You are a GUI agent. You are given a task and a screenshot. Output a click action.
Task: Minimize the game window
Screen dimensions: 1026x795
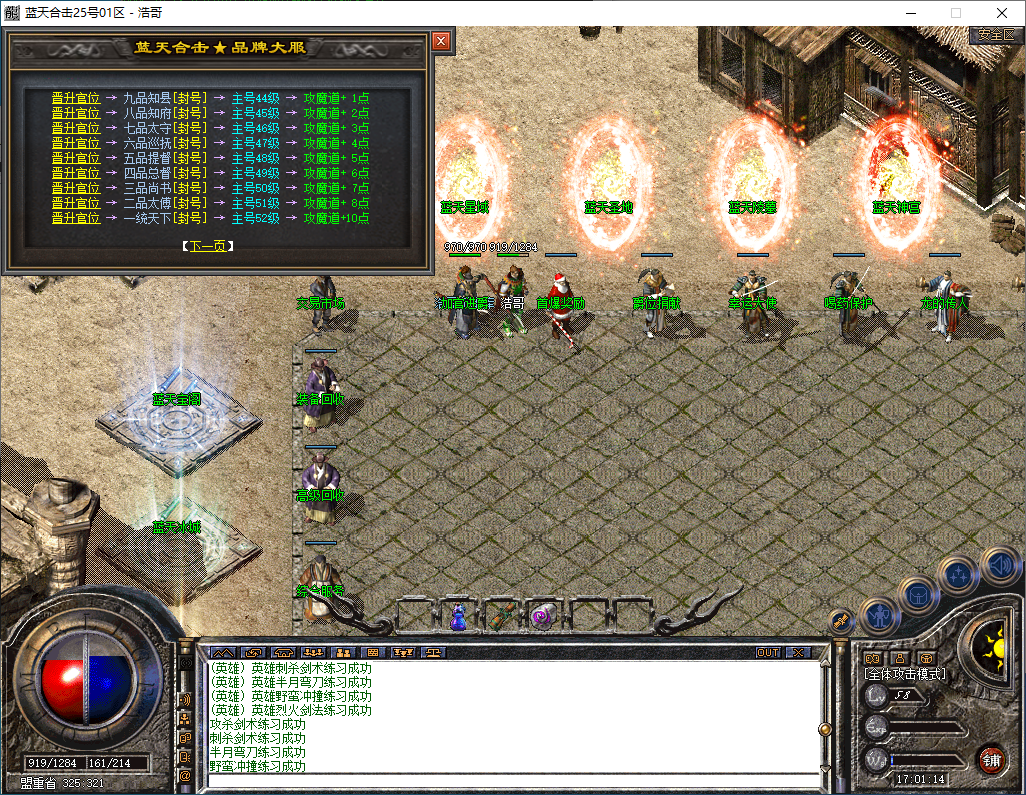point(909,13)
